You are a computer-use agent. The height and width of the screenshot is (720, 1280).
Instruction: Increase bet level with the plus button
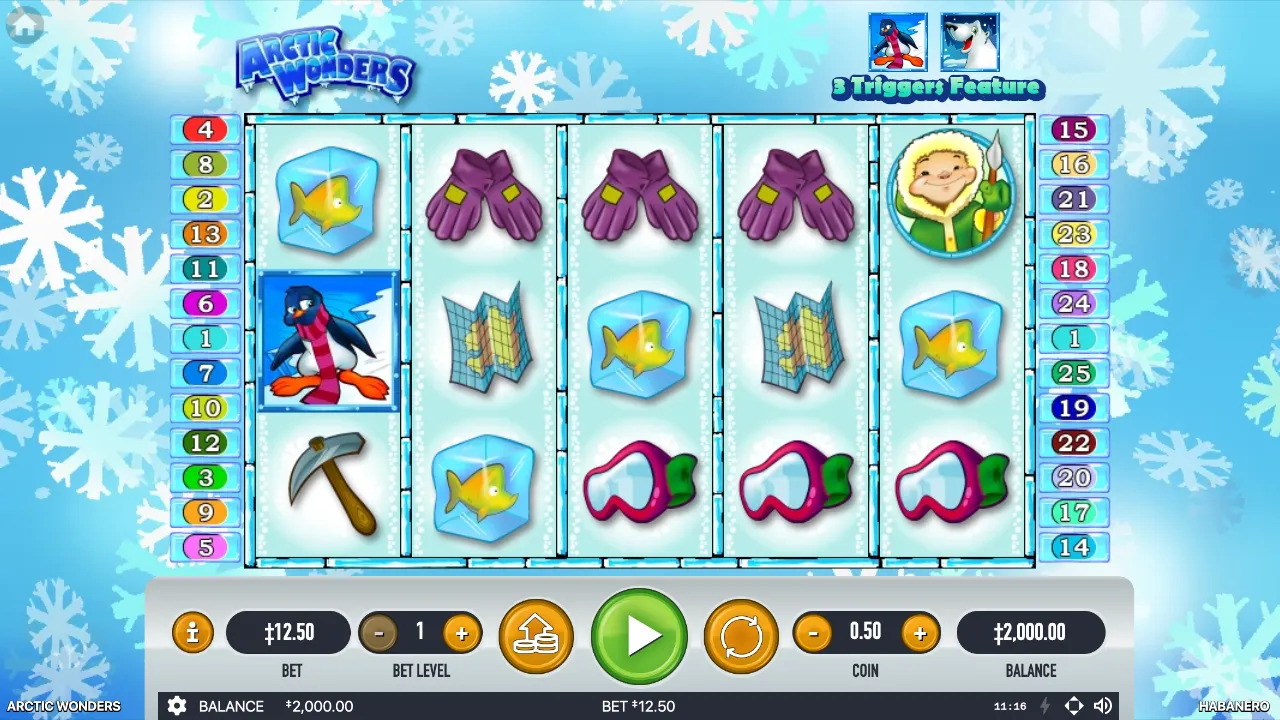[461, 632]
